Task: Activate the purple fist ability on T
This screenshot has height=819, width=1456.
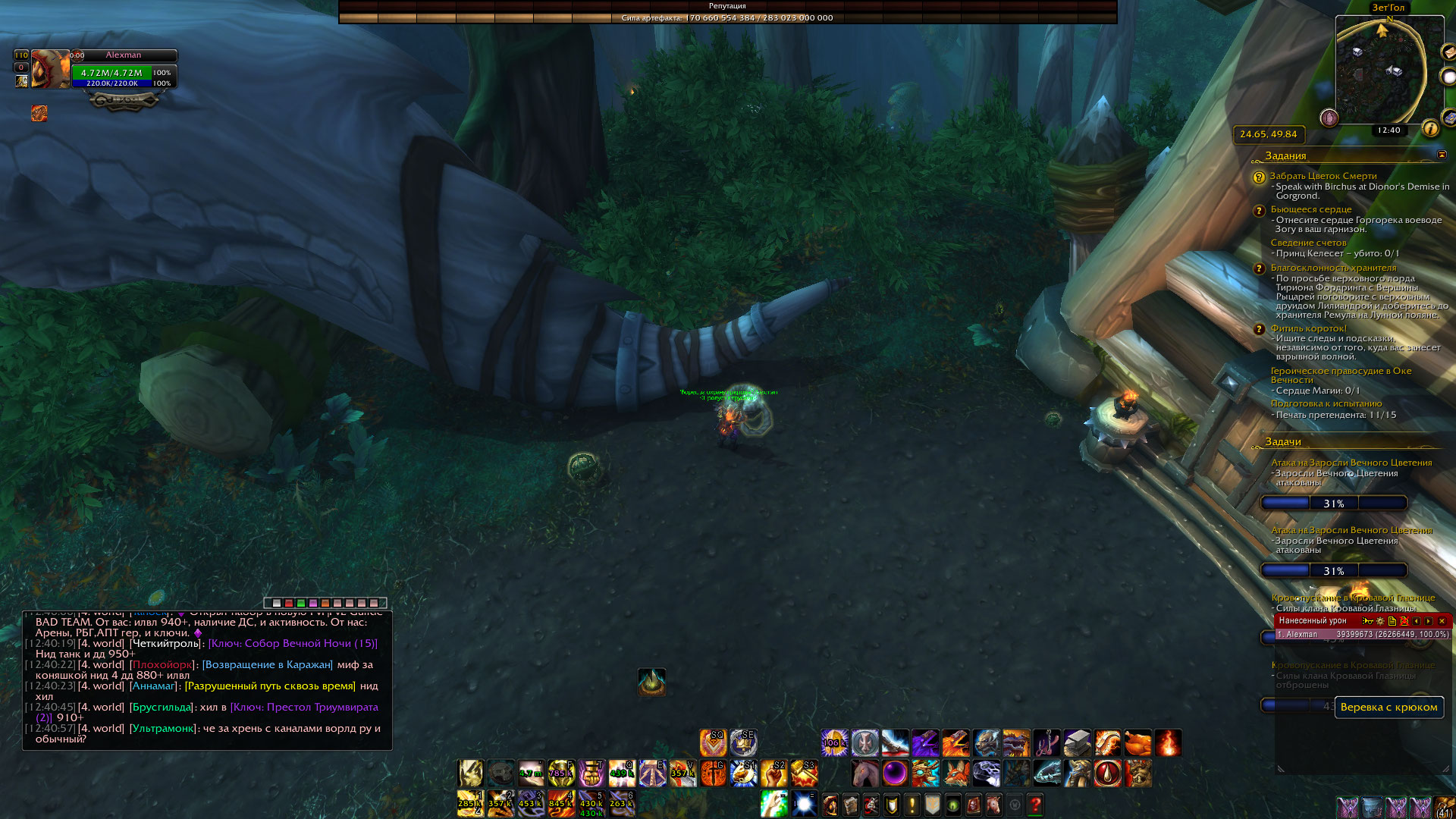Action: (591, 773)
